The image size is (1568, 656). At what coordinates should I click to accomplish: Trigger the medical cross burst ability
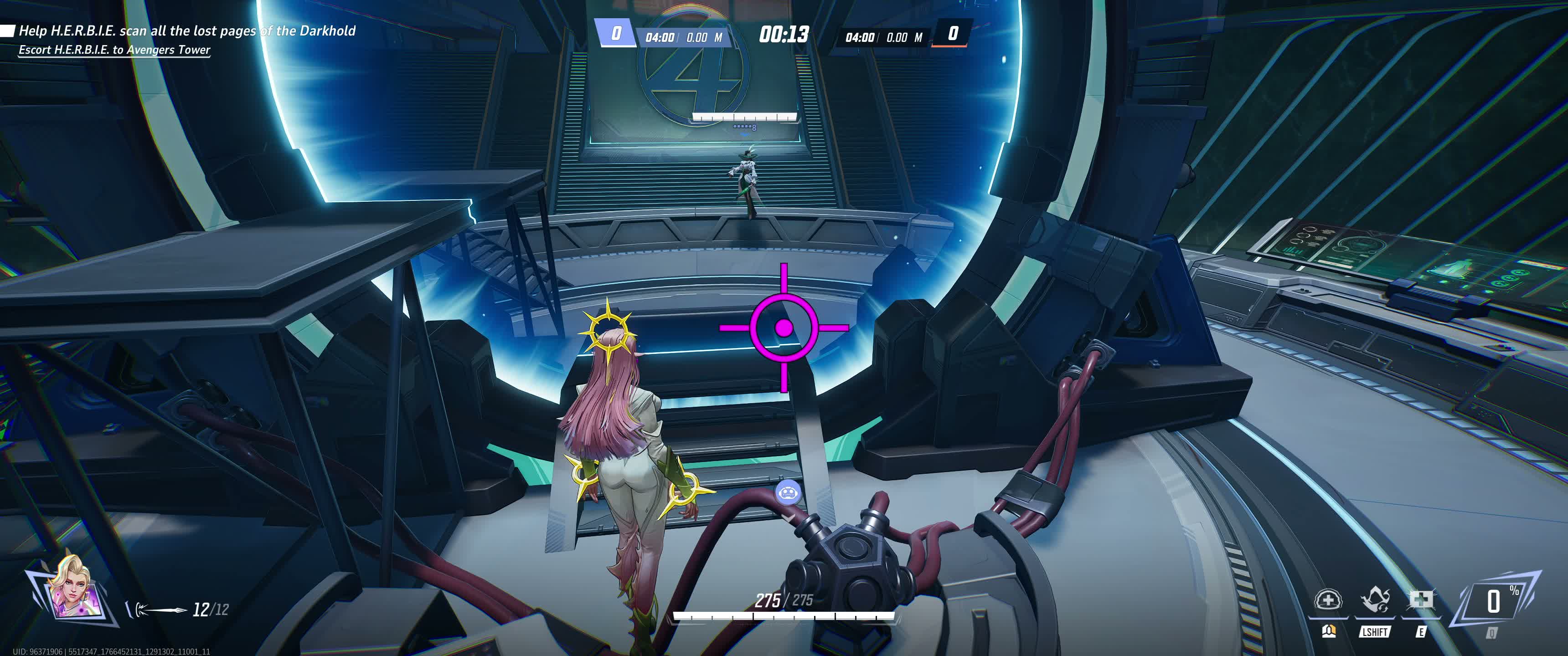1421,601
